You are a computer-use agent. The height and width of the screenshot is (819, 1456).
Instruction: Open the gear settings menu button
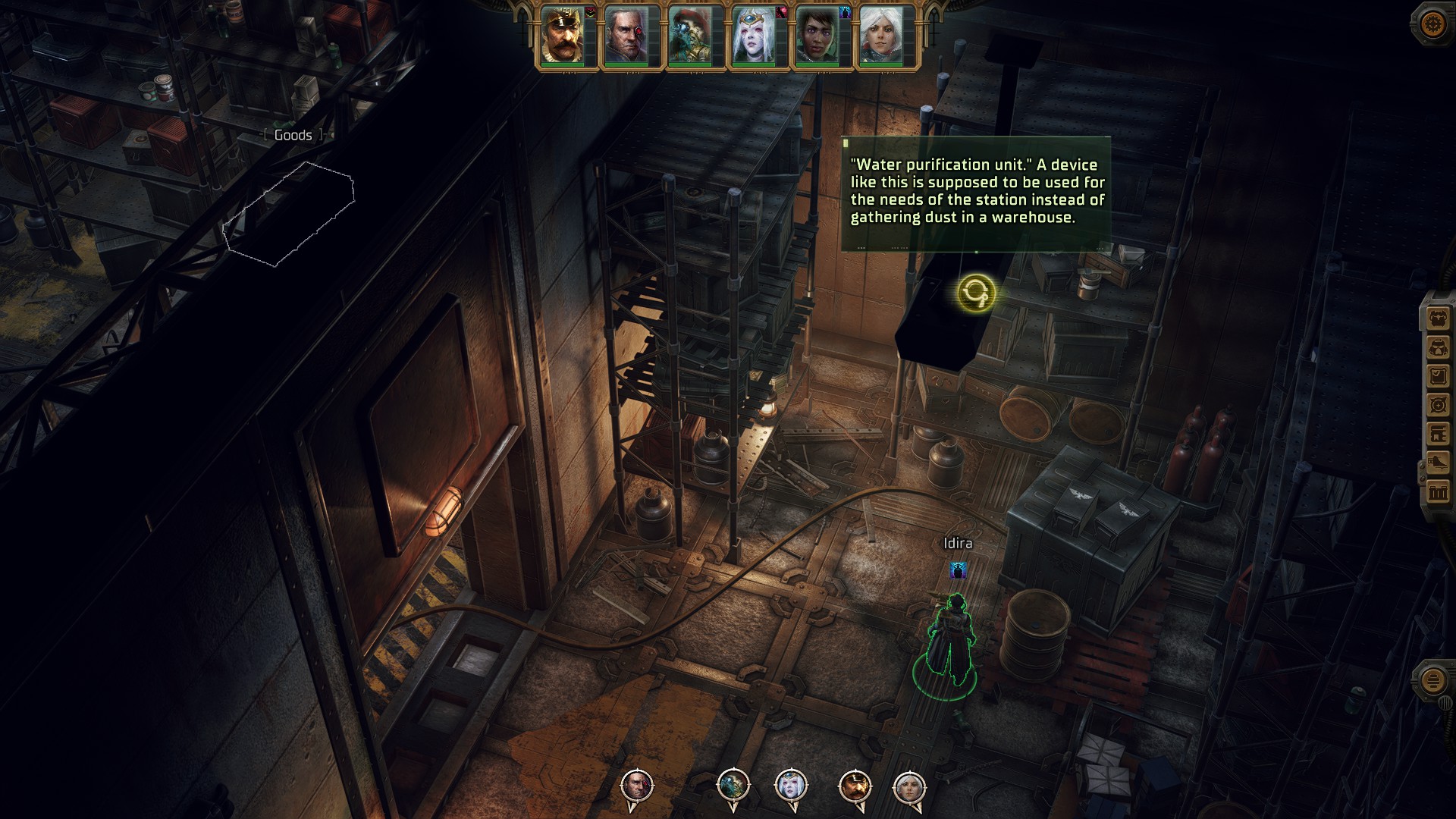click(1432, 24)
